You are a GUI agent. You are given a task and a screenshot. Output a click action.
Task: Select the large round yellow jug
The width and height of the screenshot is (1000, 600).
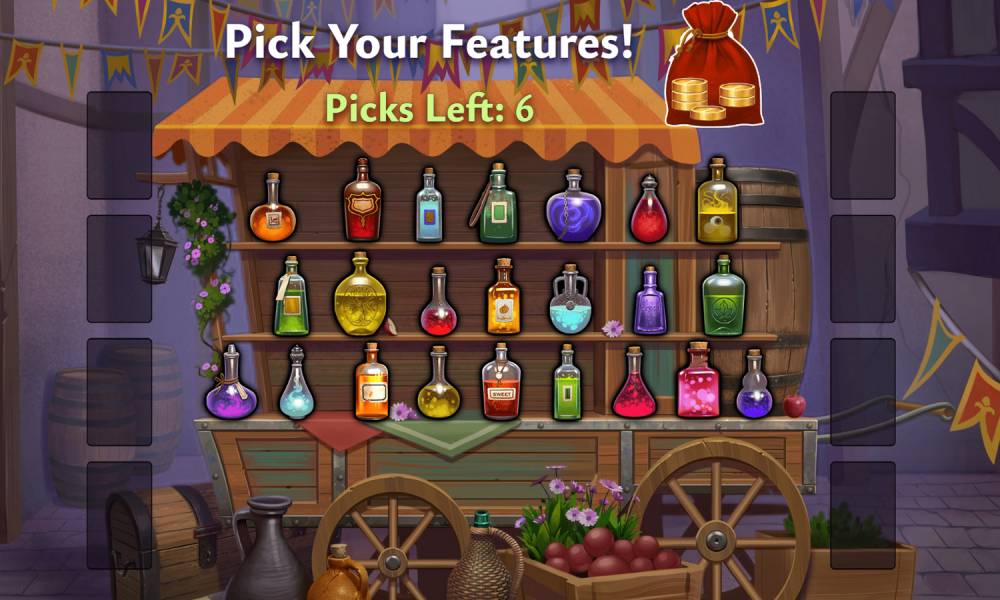pos(360,296)
